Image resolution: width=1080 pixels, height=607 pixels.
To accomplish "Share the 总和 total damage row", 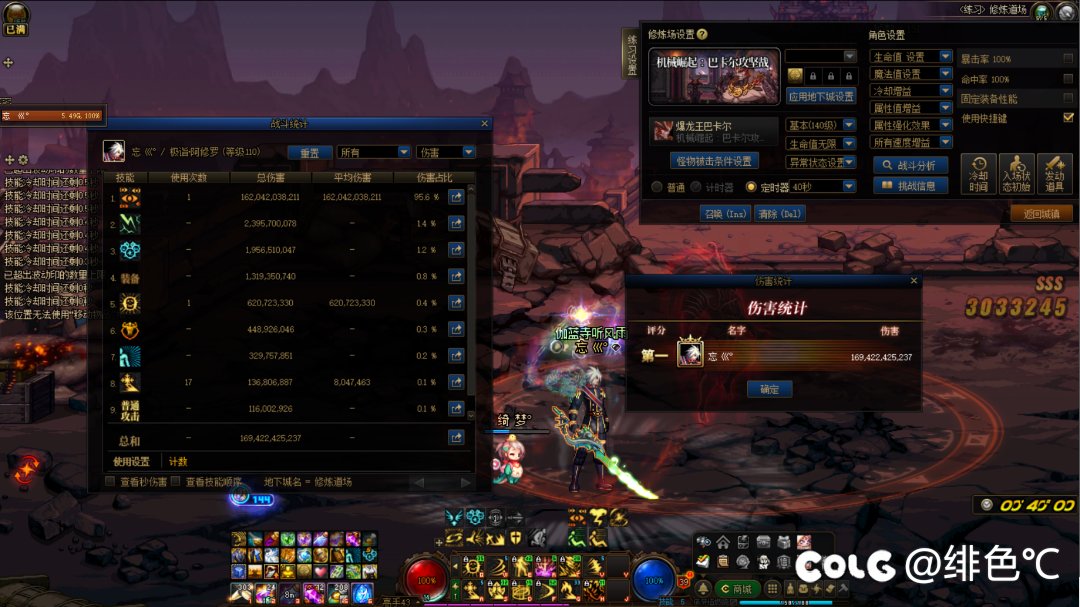I will coord(456,437).
